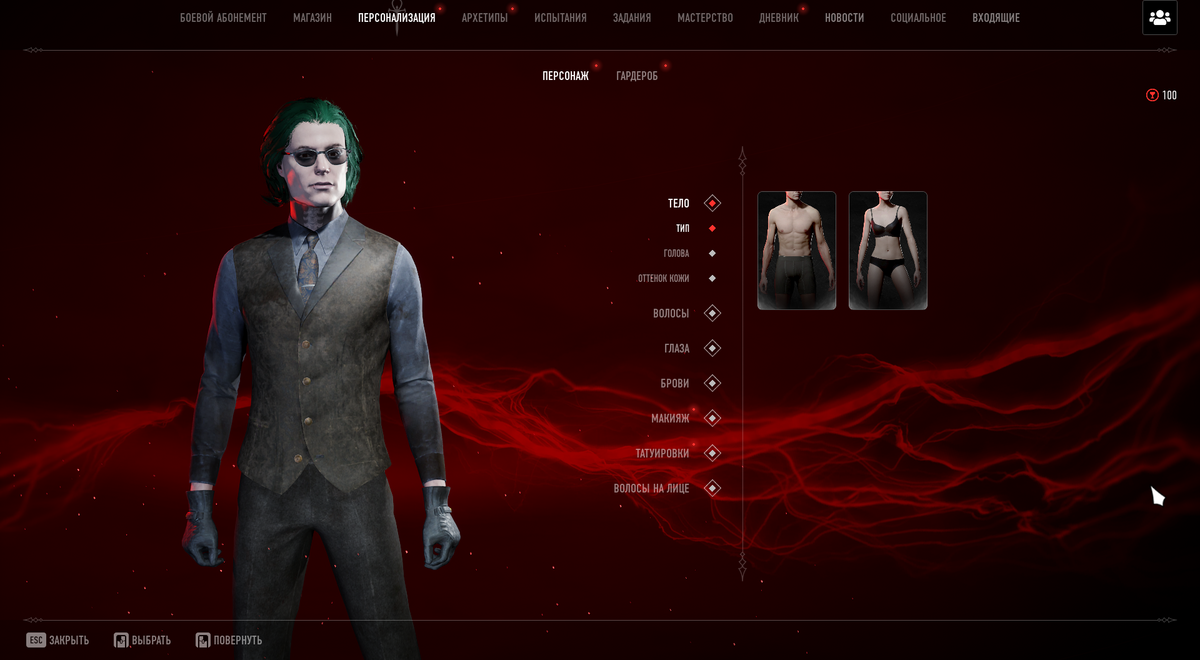Switch to the Мастерство tab
1200x660 pixels.
pos(705,18)
